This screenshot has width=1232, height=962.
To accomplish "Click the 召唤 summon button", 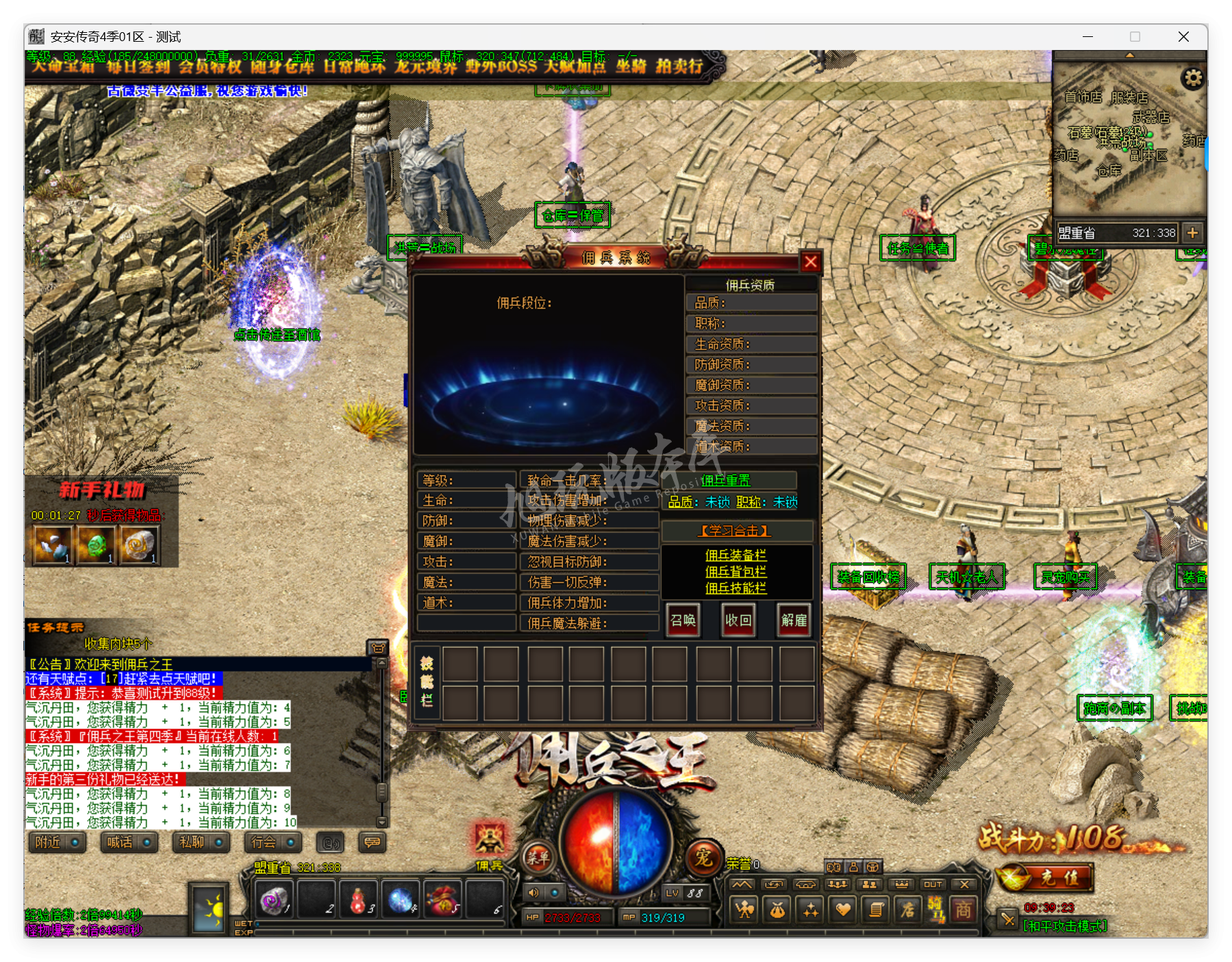I will pos(683,620).
